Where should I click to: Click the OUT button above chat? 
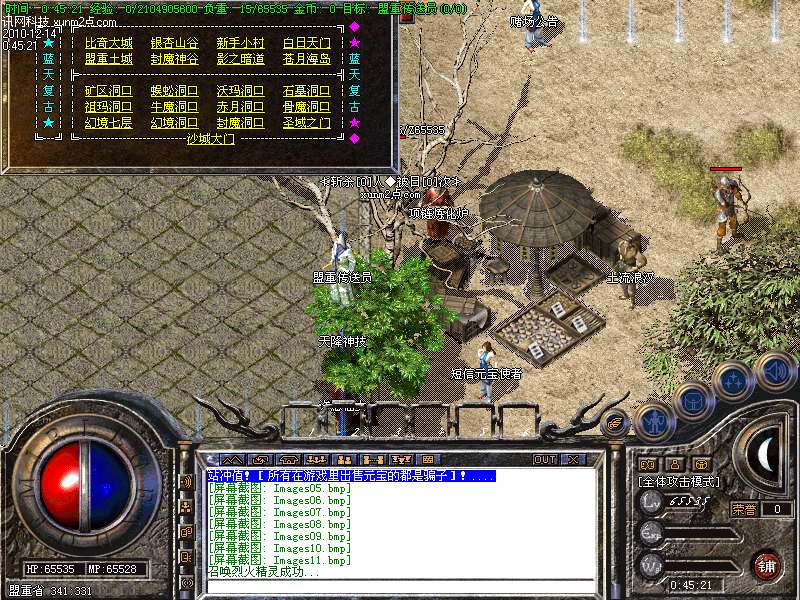pyautogui.click(x=544, y=460)
